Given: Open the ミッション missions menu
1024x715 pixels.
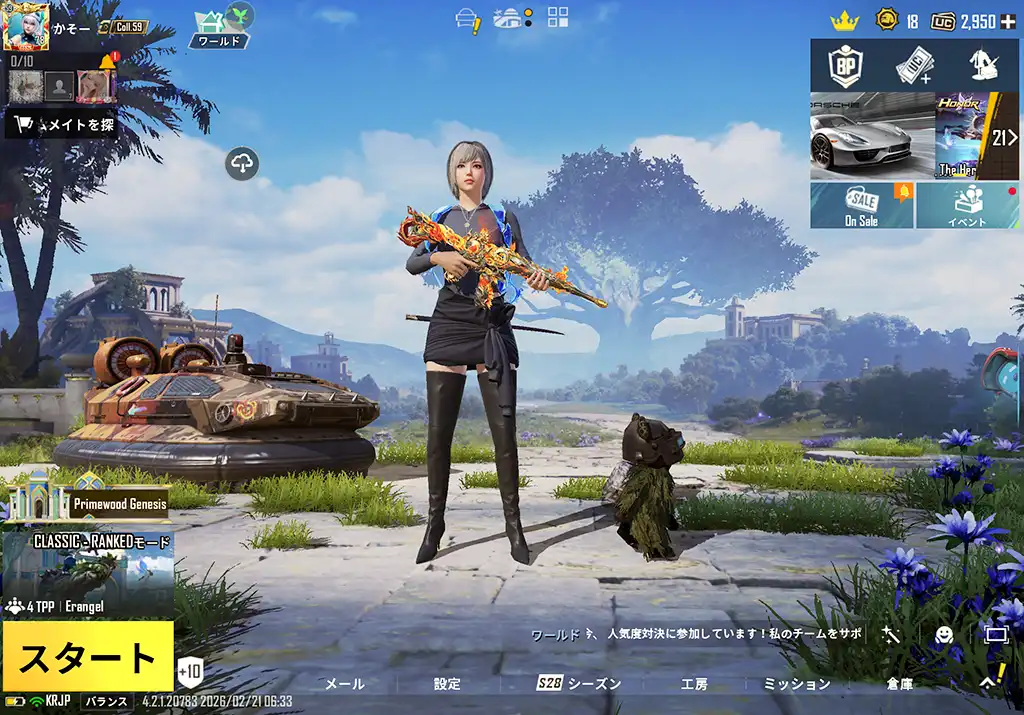Looking at the screenshot, I should pyautogui.click(x=797, y=684).
